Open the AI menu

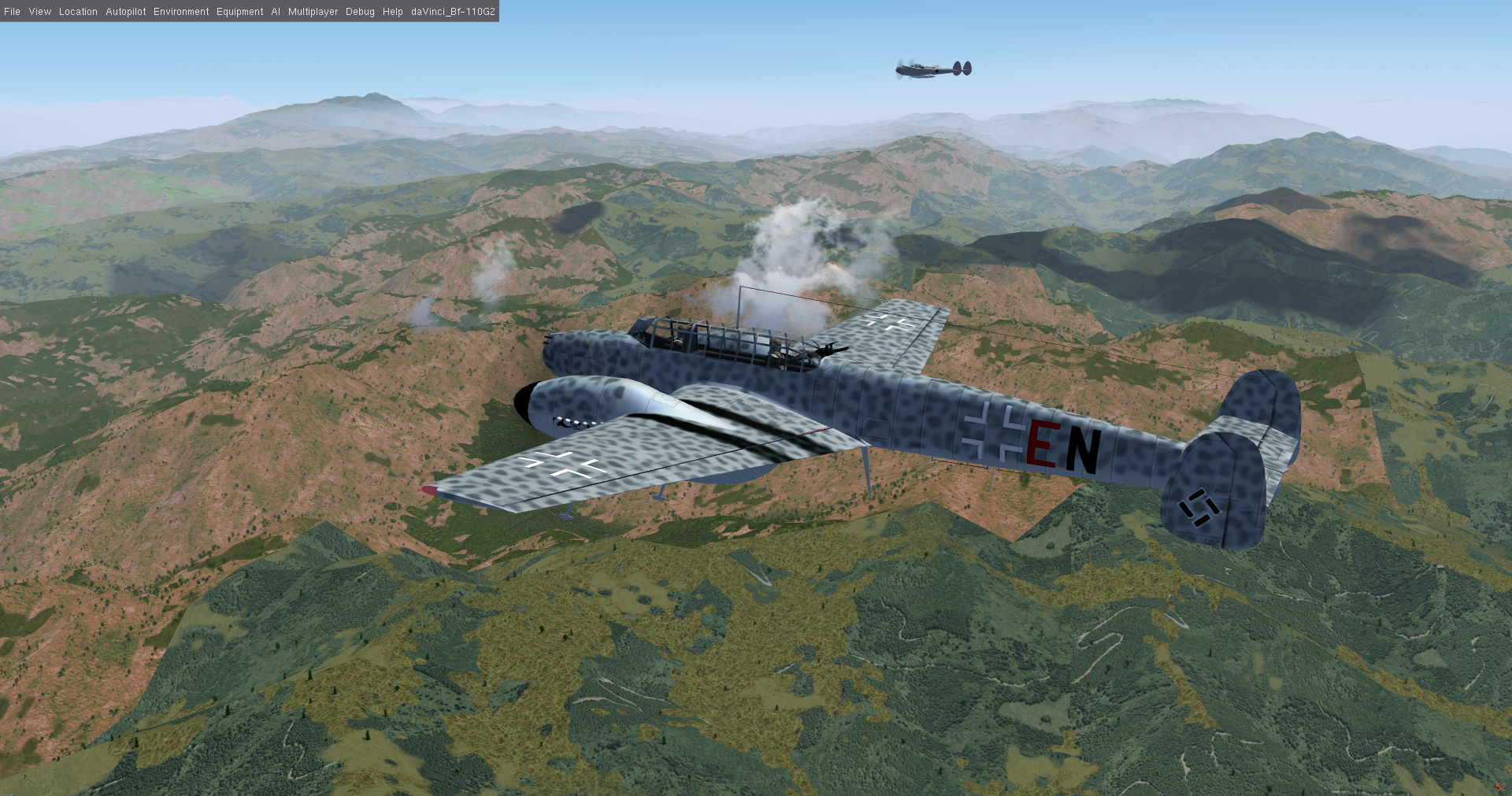pos(276,12)
